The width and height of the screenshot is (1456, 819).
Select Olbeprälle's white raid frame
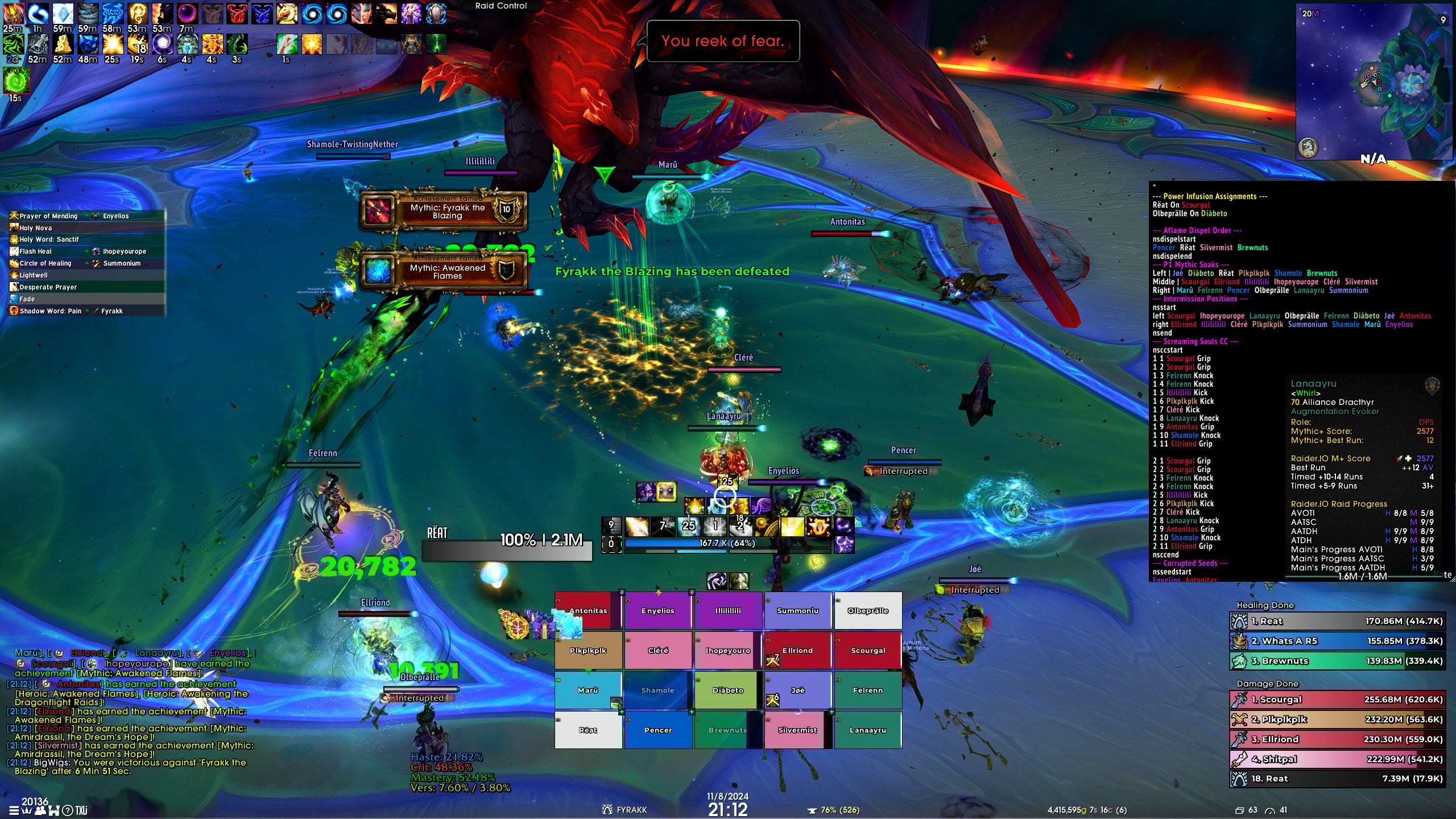pos(868,610)
